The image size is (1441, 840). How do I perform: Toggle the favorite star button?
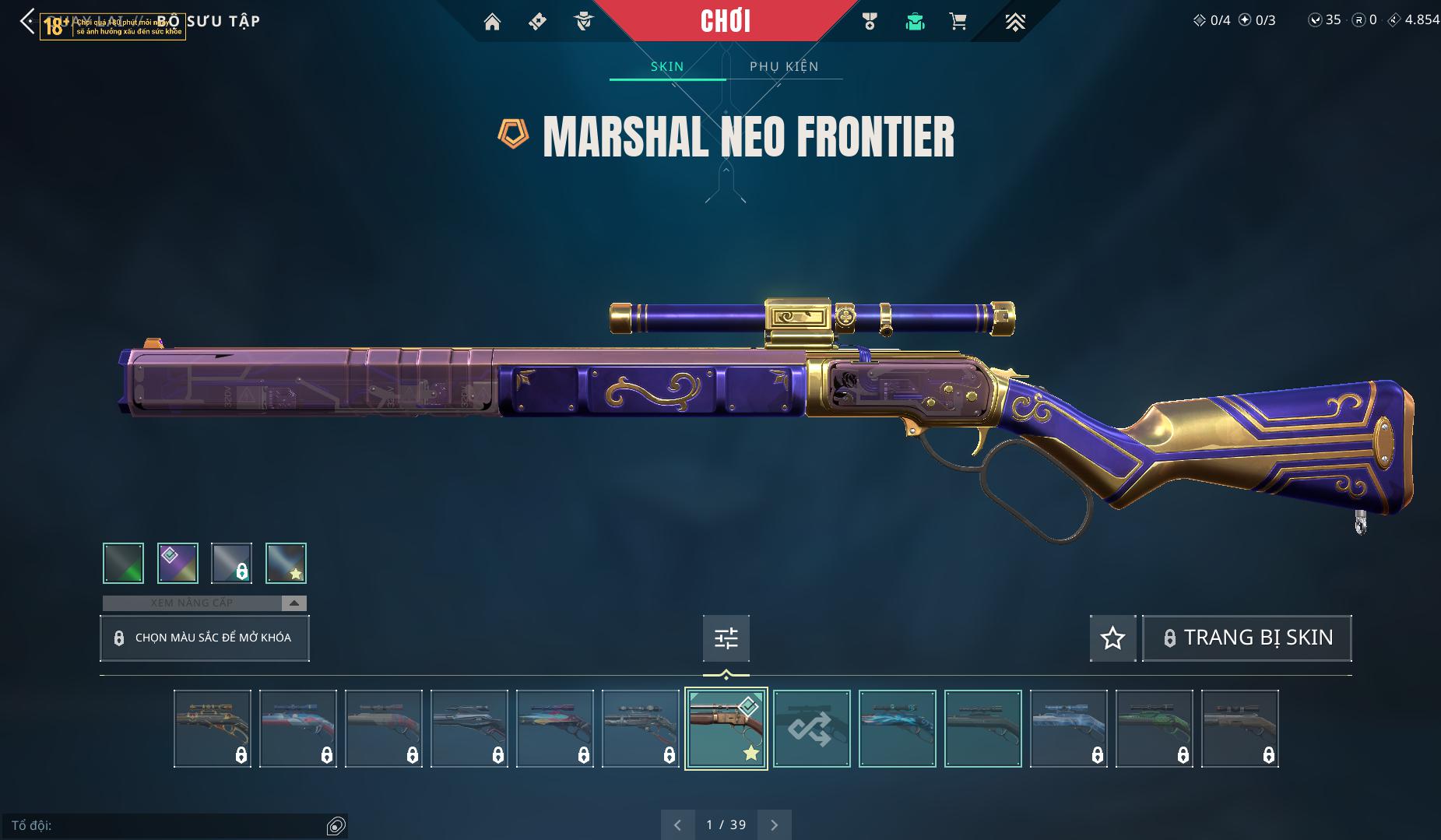click(1112, 638)
